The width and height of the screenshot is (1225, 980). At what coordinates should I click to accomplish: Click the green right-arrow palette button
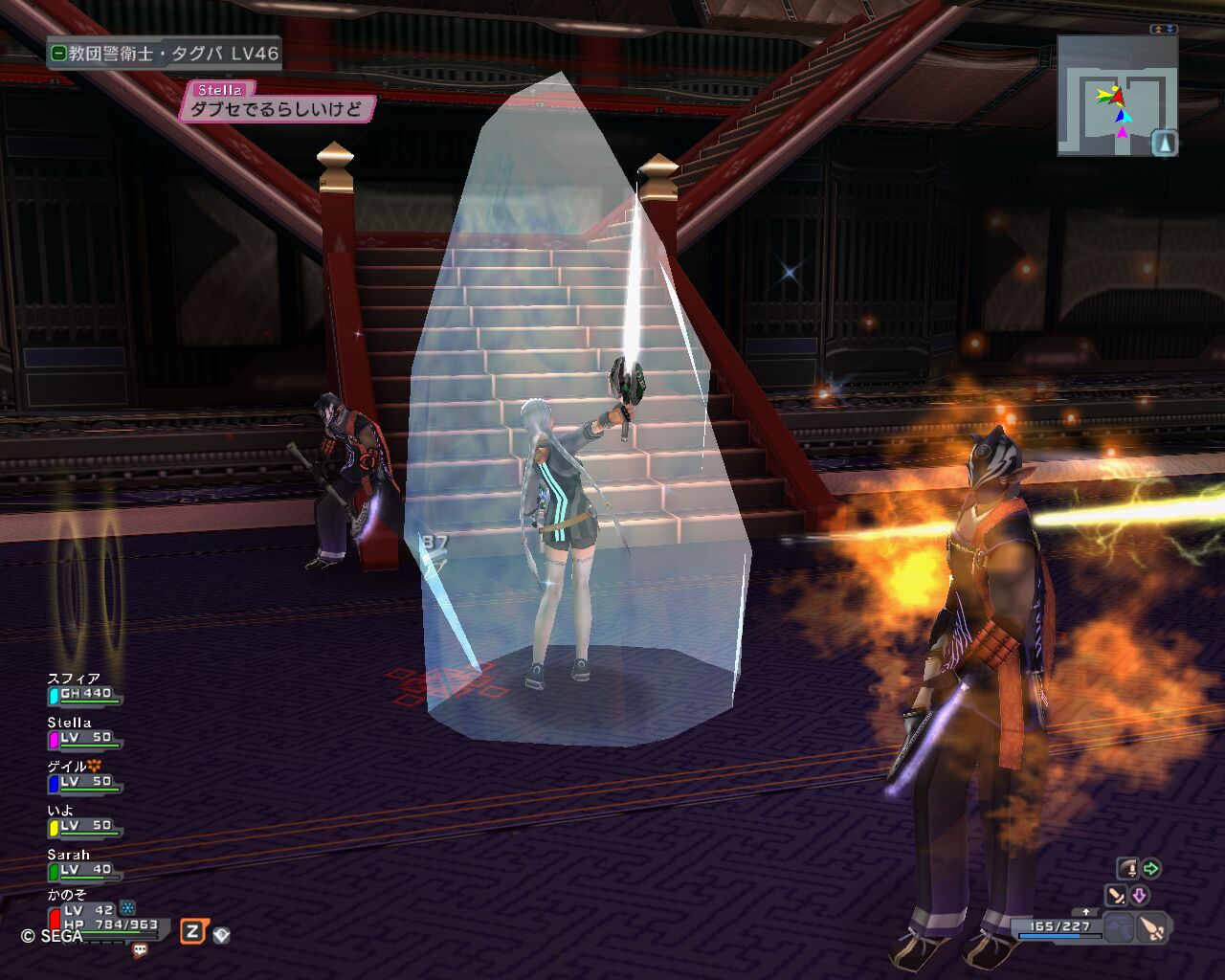[1150, 869]
